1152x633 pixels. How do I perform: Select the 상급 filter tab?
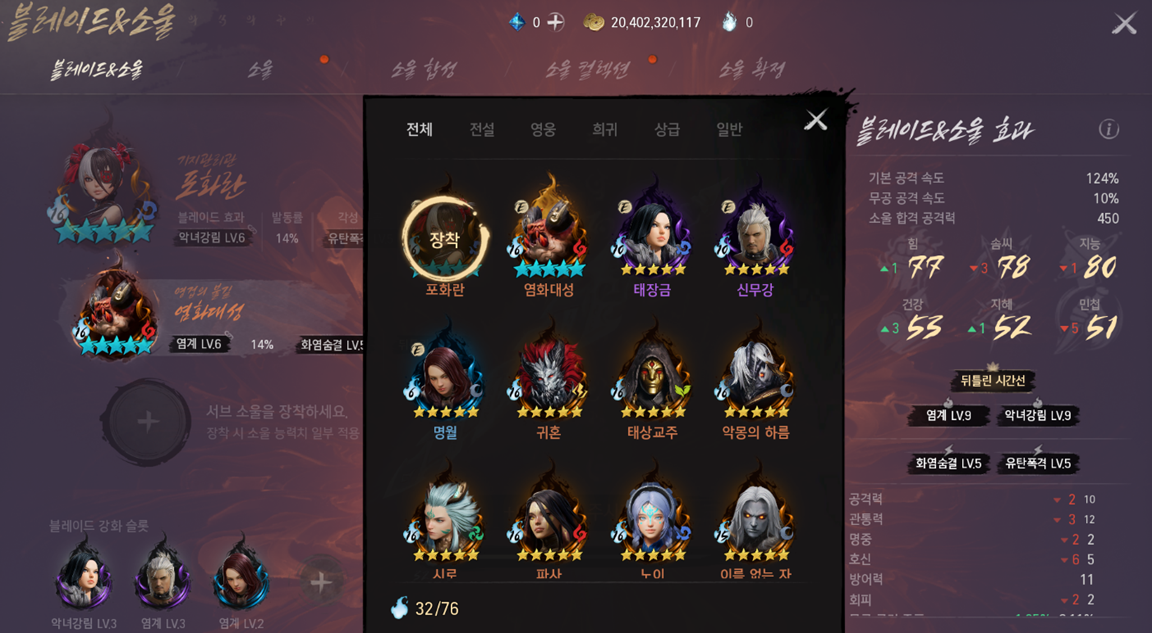pyautogui.click(x=667, y=129)
